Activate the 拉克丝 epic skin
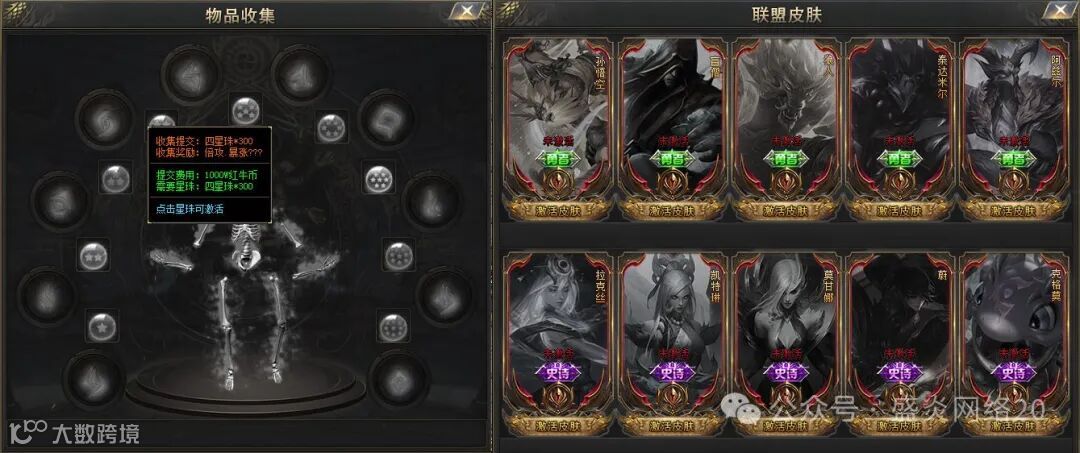This screenshot has width=1080, height=453. click(557, 422)
